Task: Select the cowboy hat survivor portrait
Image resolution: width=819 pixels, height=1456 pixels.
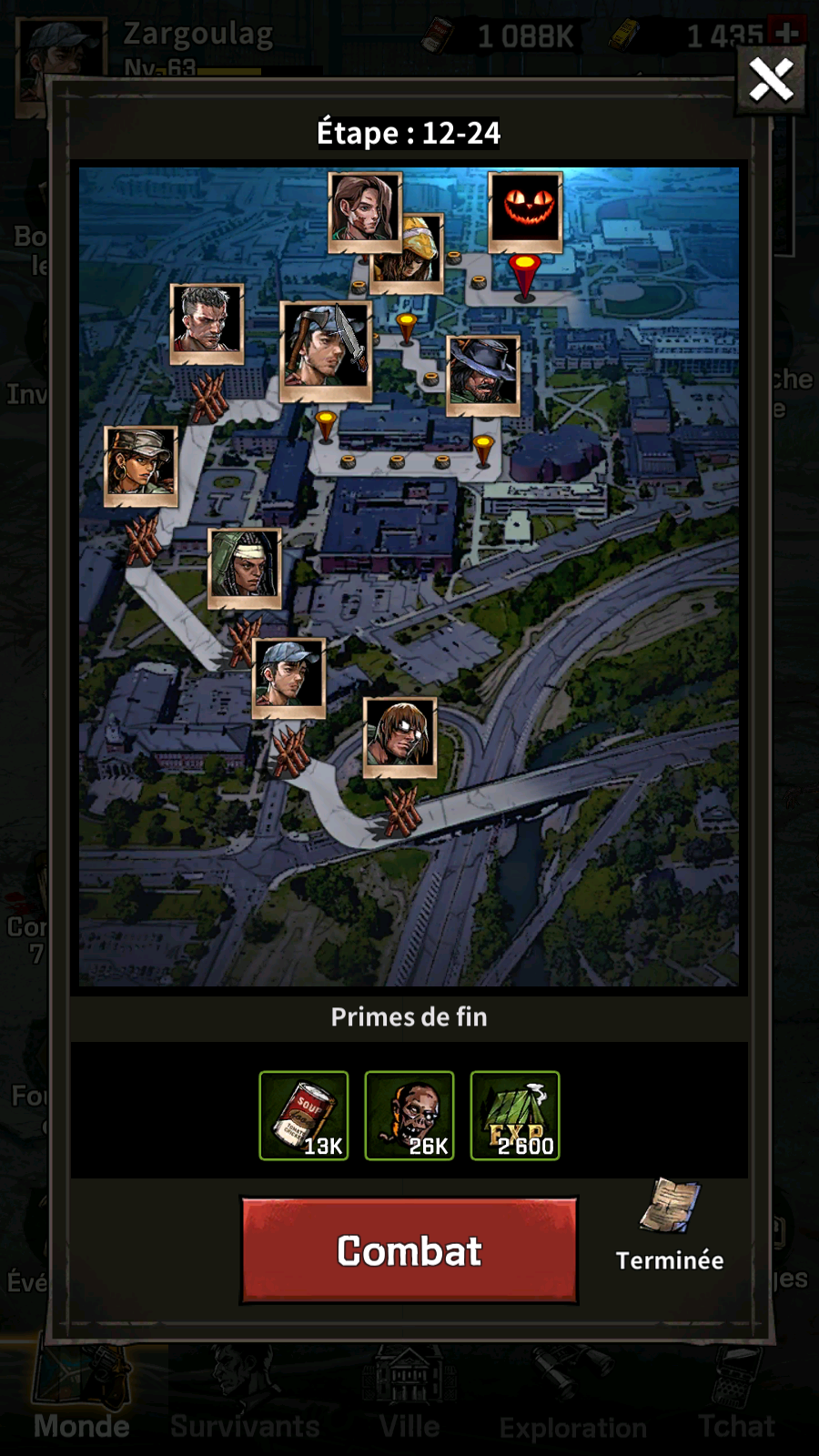Action: click(483, 373)
